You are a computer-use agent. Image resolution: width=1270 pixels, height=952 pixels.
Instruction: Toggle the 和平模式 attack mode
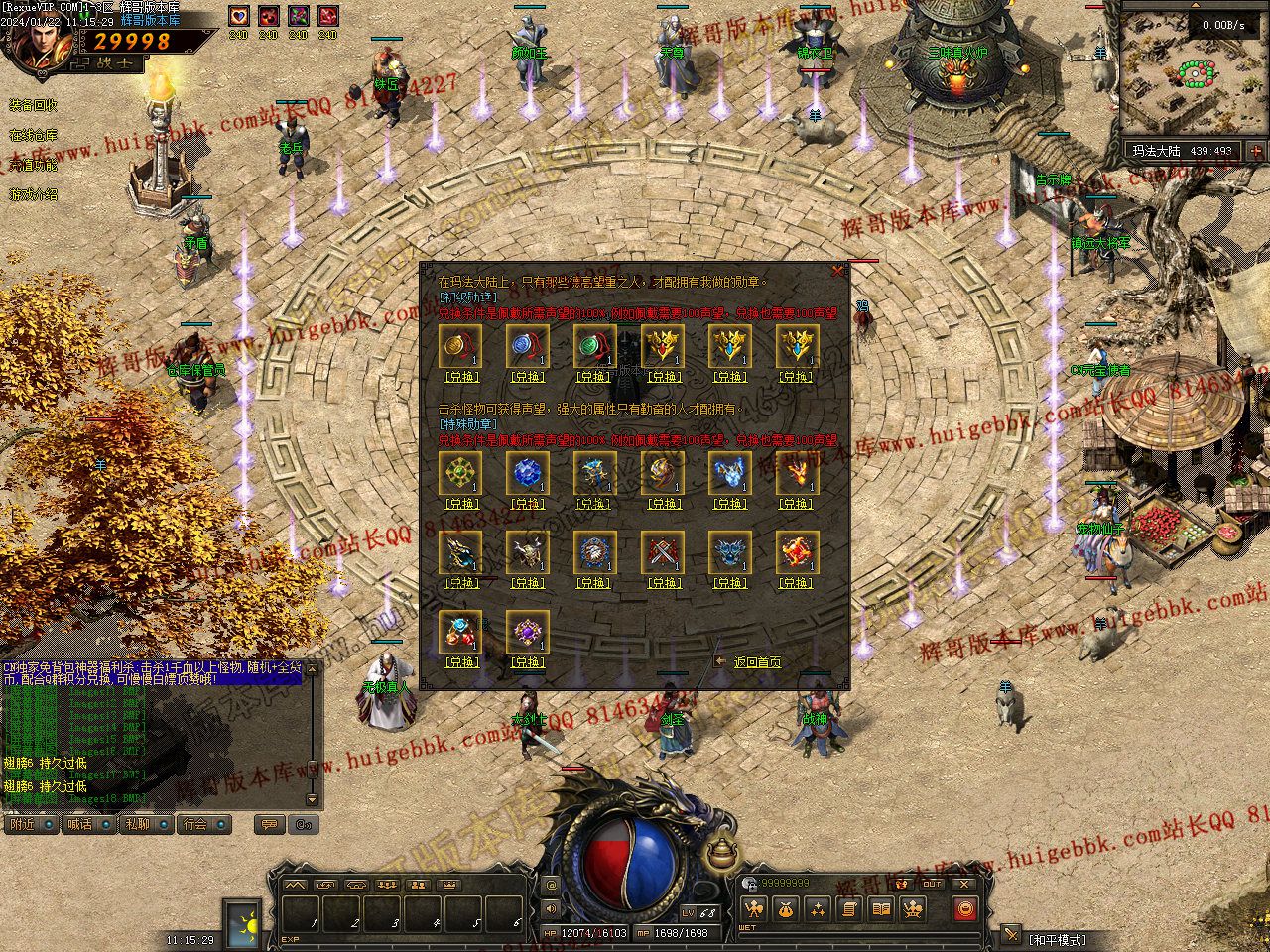pyautogui.click(x=1058, y=939)
